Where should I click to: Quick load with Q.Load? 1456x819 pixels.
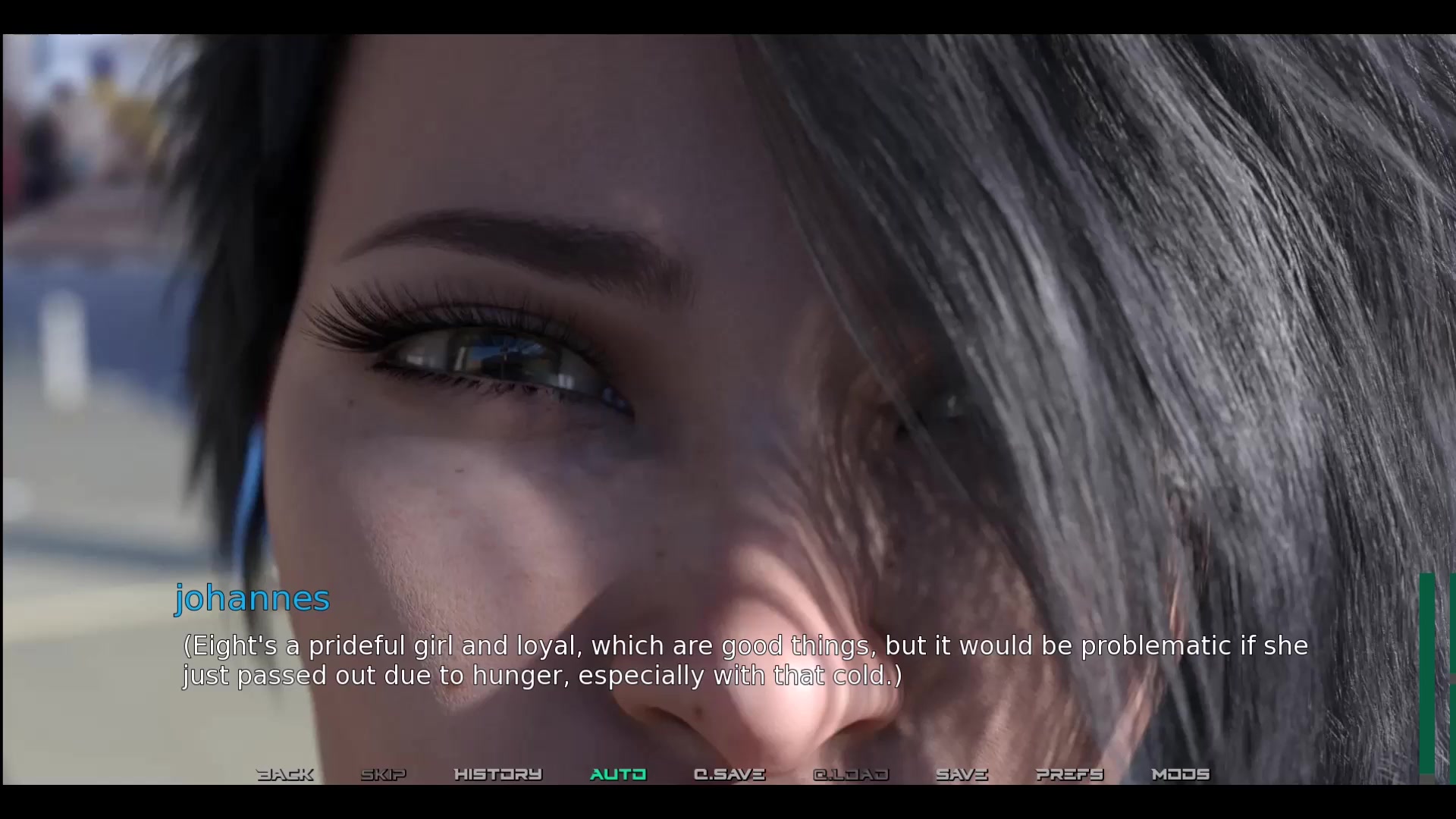(x=851, y=774)
